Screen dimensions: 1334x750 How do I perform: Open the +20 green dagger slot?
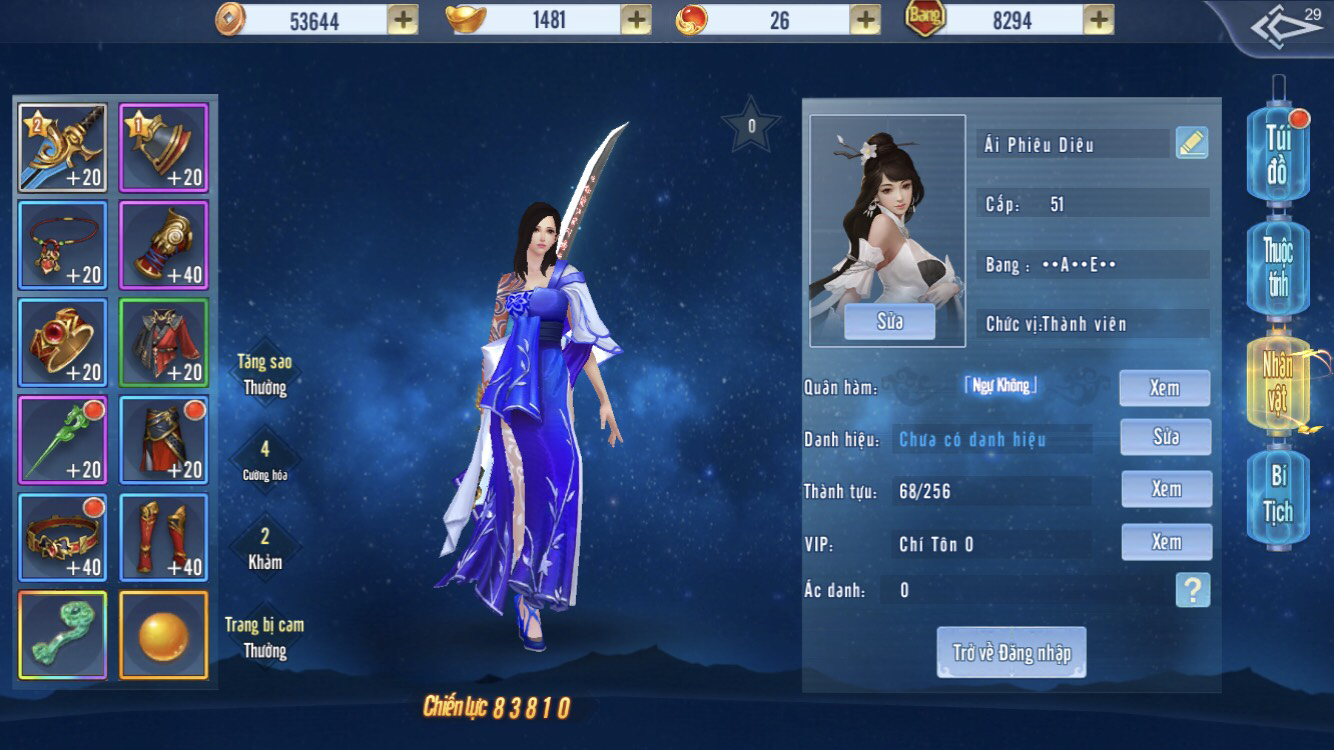[x=62, y=440]
